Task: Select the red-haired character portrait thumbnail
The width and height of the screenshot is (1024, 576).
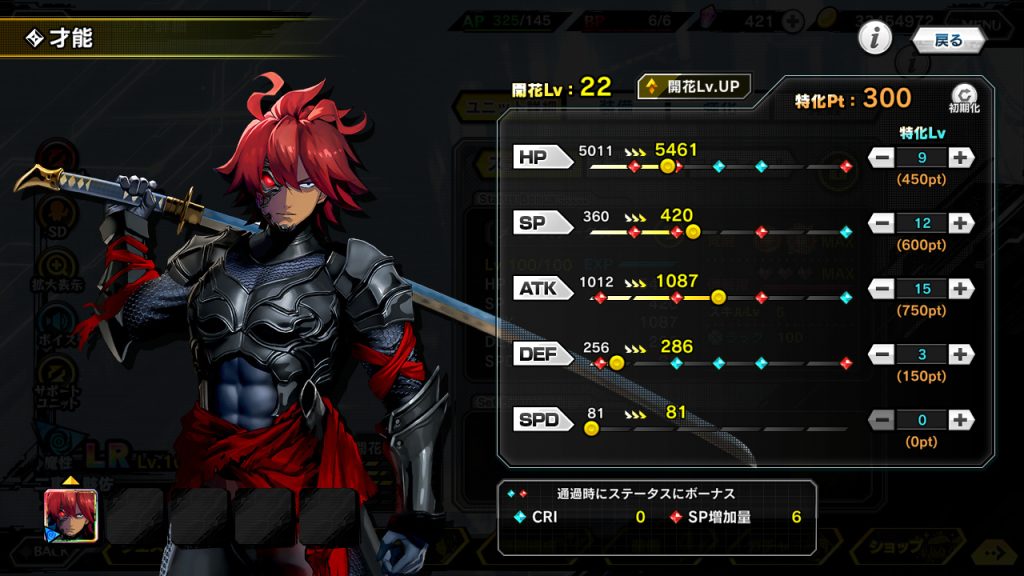Action: pyautogui.click(x=71, y=515)
